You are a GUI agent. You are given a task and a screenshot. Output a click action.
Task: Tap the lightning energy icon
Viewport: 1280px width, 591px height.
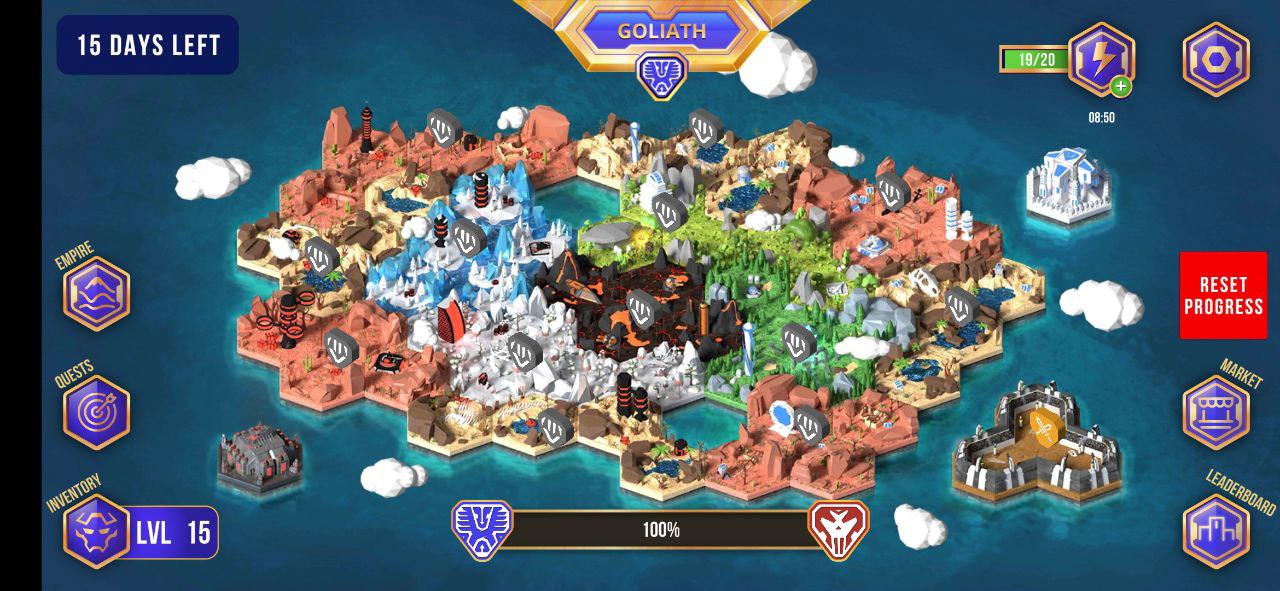coord(1100,58)
